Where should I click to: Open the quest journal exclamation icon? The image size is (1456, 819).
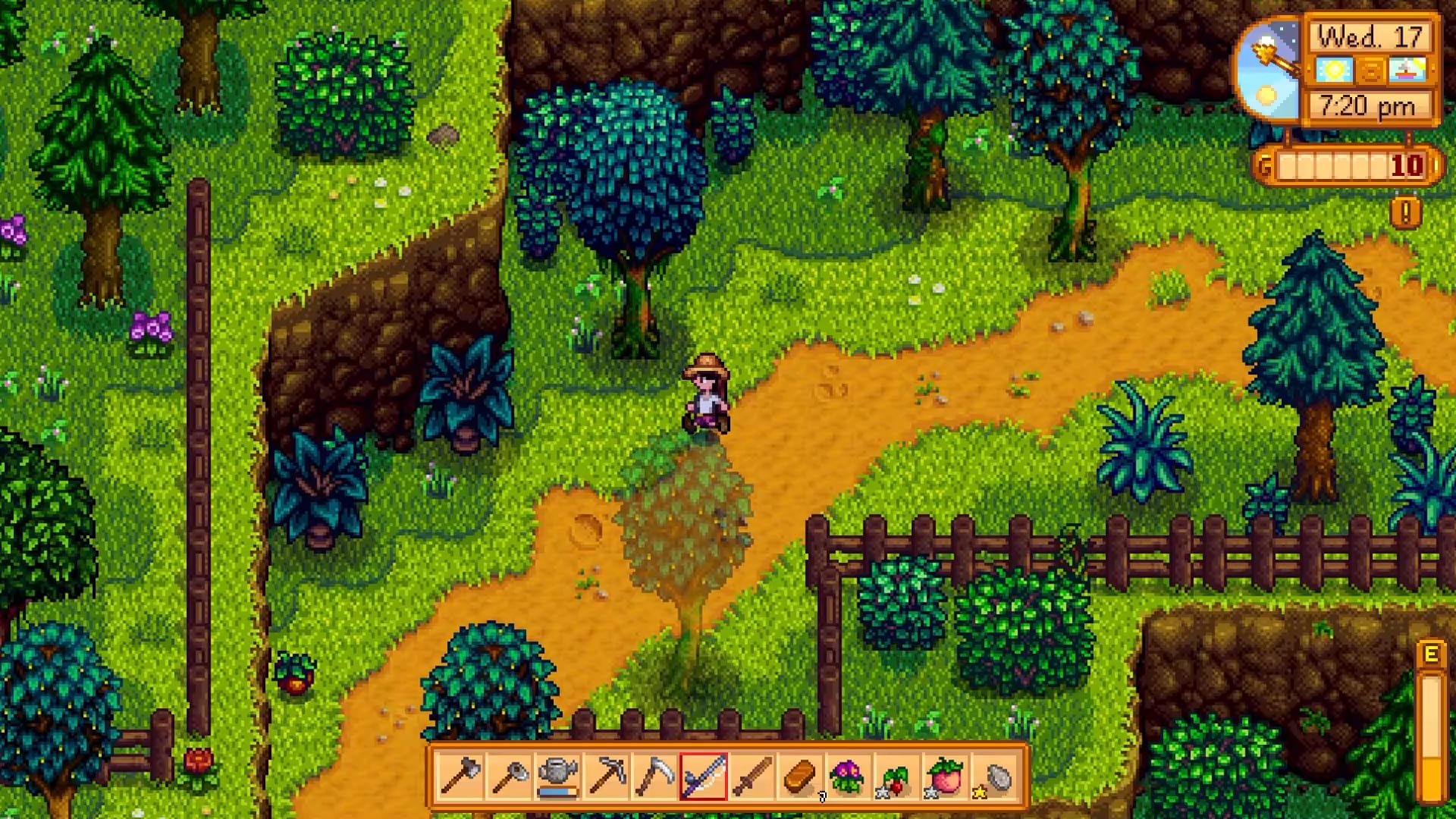[x=1405, y=213]
